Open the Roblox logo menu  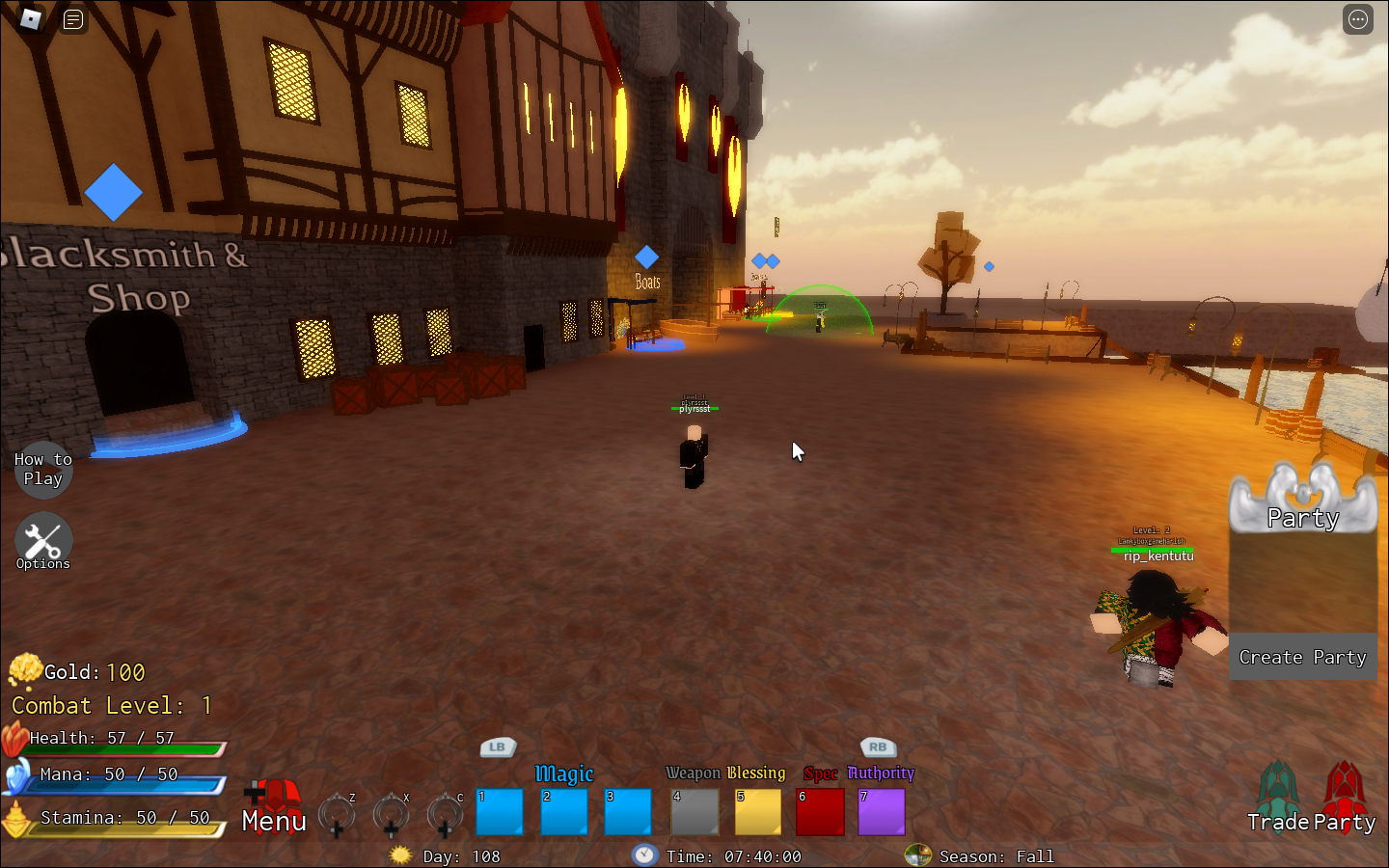[x=31, y=19]
